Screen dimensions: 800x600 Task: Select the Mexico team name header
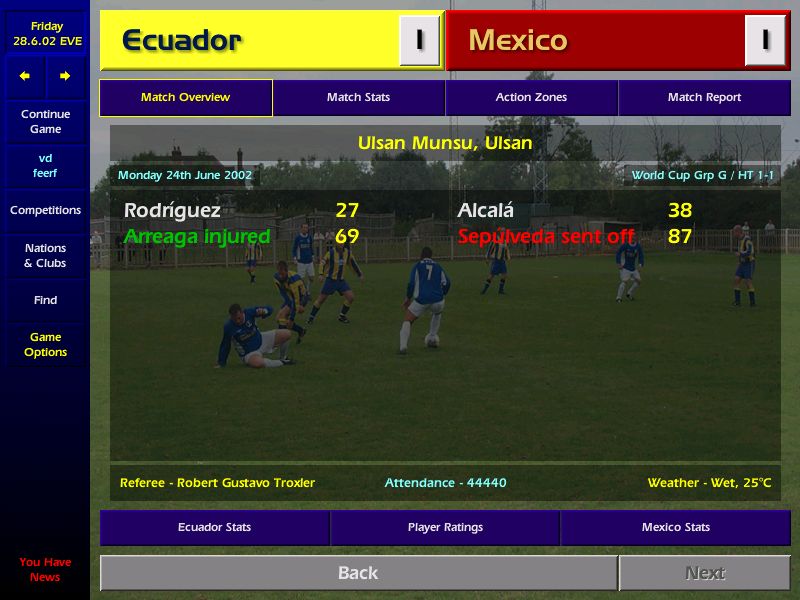pos(518,41)
